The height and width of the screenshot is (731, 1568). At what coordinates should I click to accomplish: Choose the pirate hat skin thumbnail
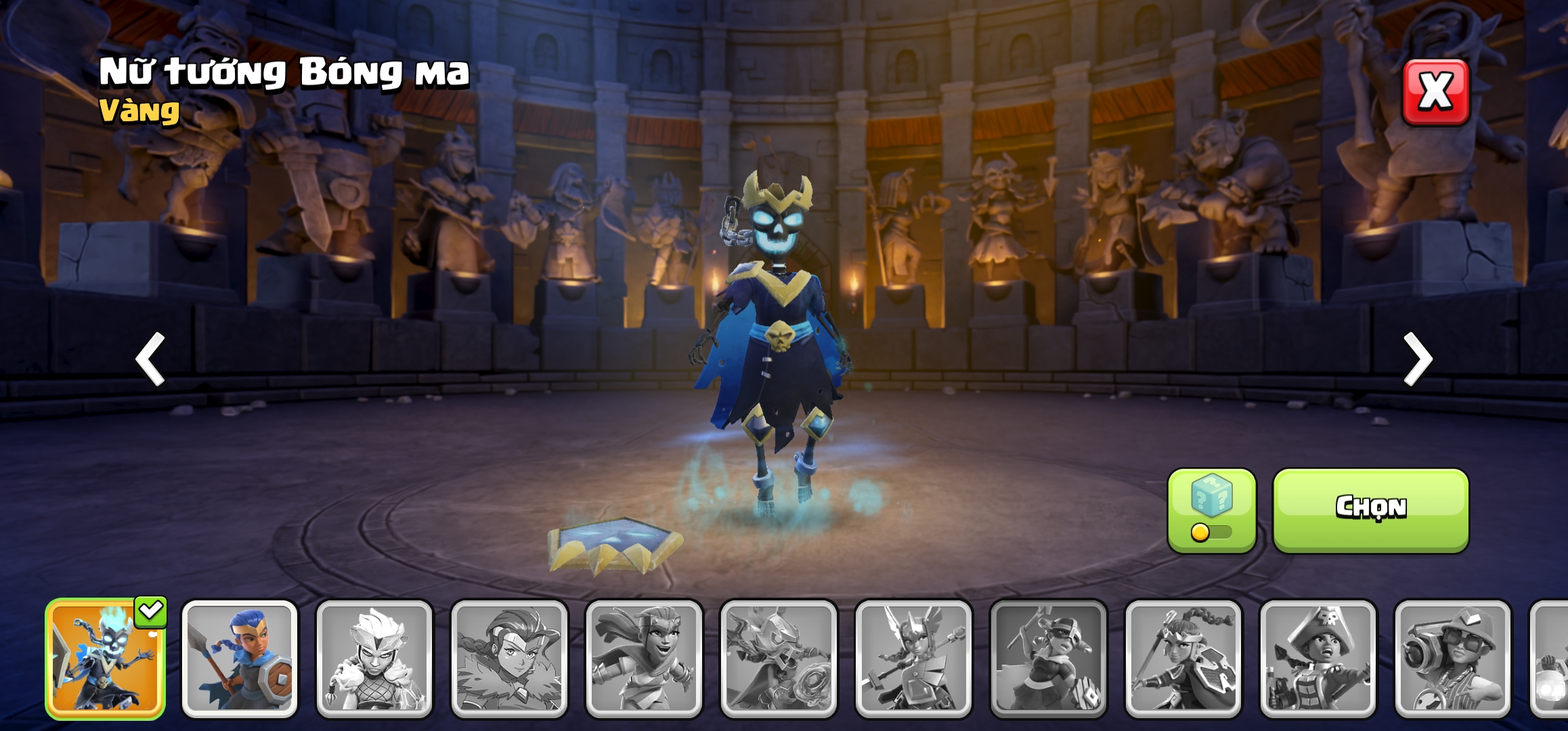(x=1317, y=658)
